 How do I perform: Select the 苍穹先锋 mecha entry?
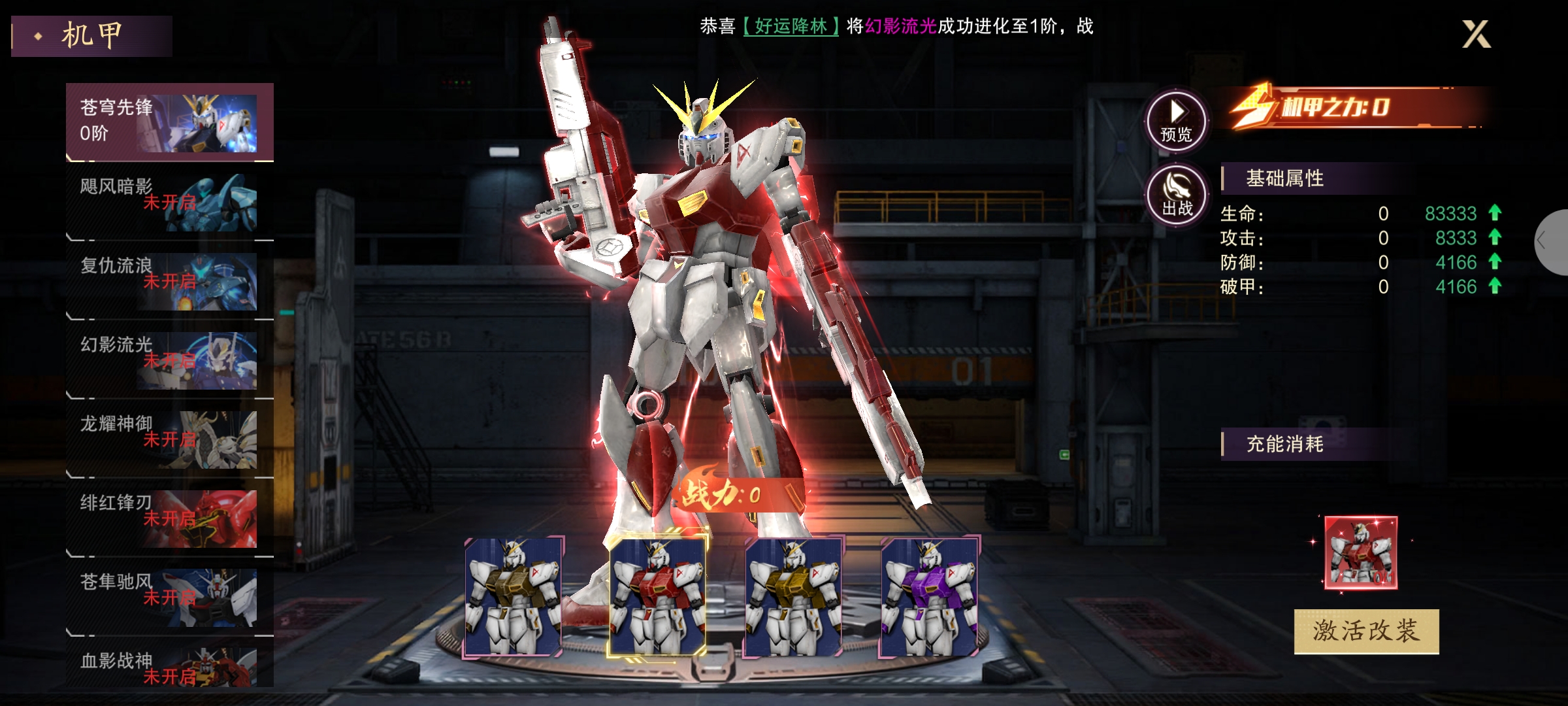[169, 122]
